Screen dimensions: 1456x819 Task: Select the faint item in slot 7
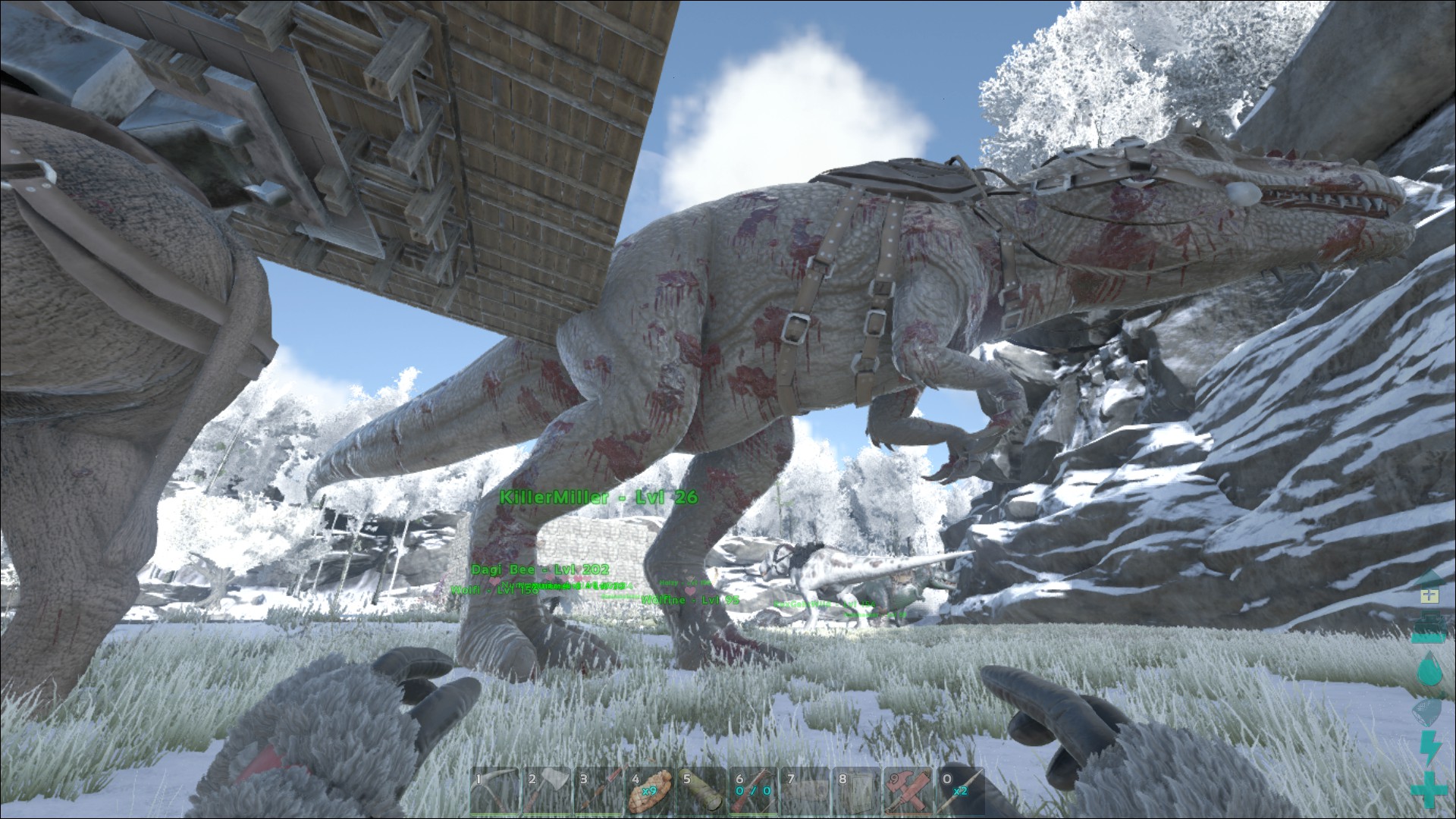(805, 792)
